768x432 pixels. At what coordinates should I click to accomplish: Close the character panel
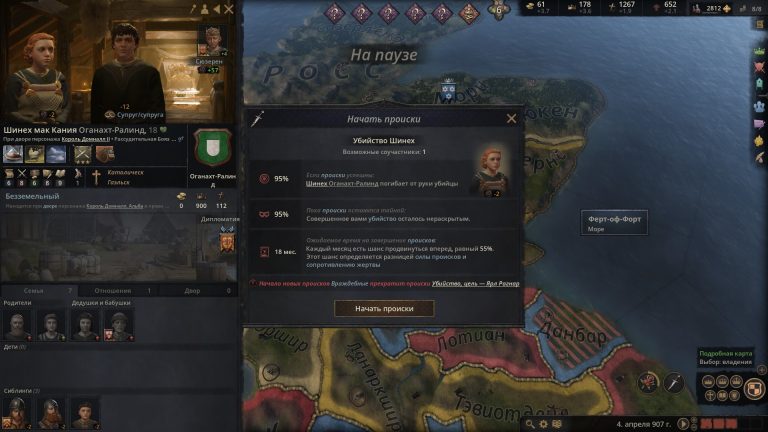point(228,9)
